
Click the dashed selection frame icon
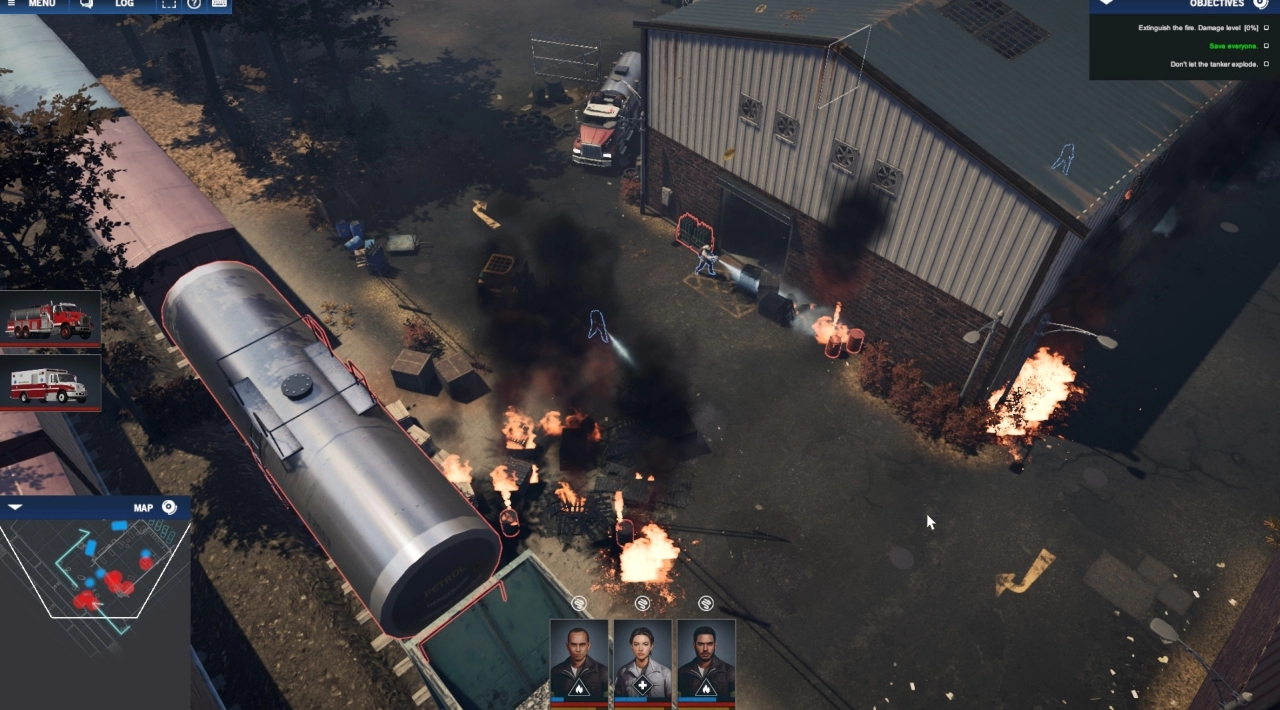coord(169,4)
